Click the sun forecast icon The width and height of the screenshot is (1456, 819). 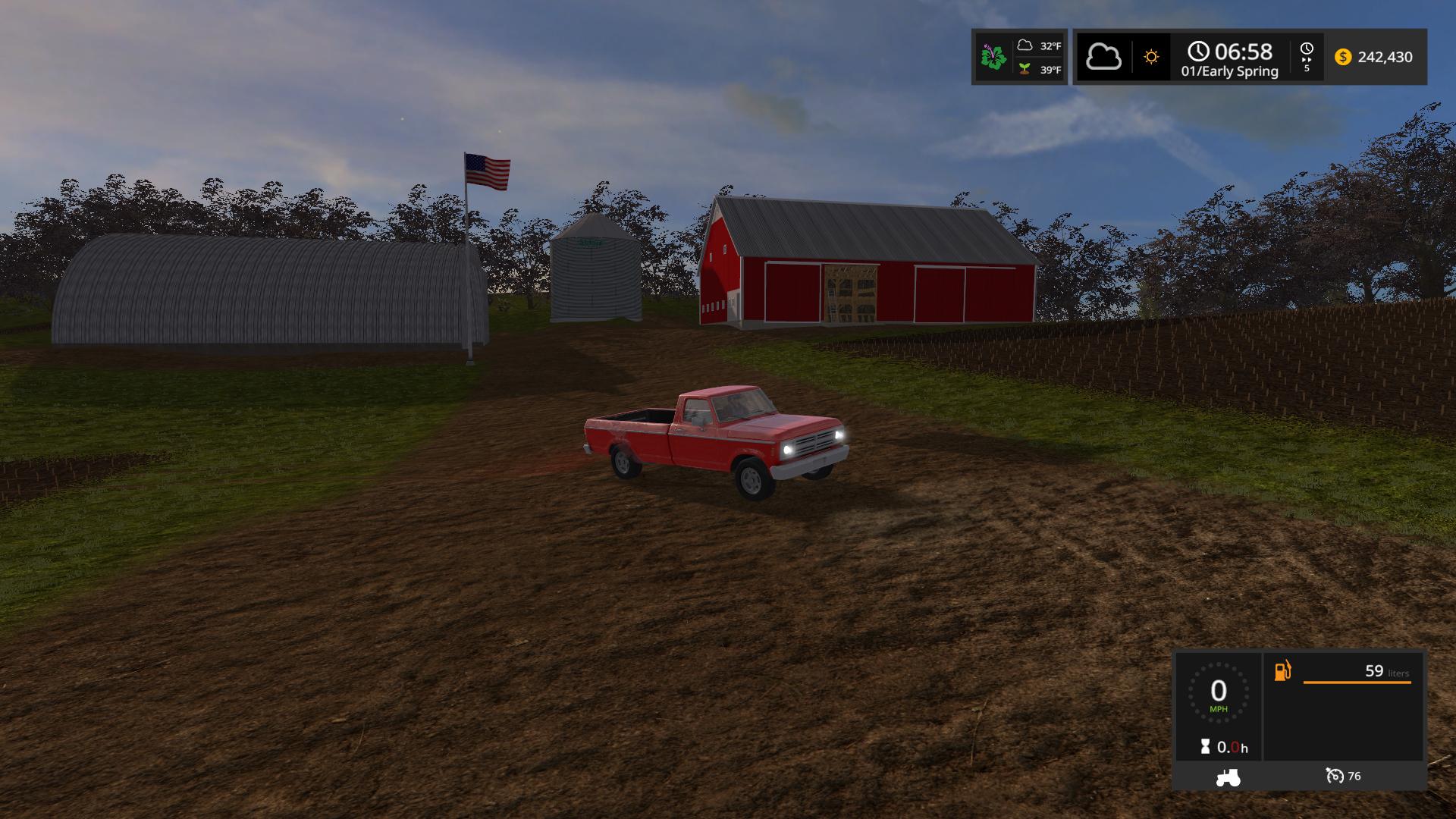[x=1151, y=57]
